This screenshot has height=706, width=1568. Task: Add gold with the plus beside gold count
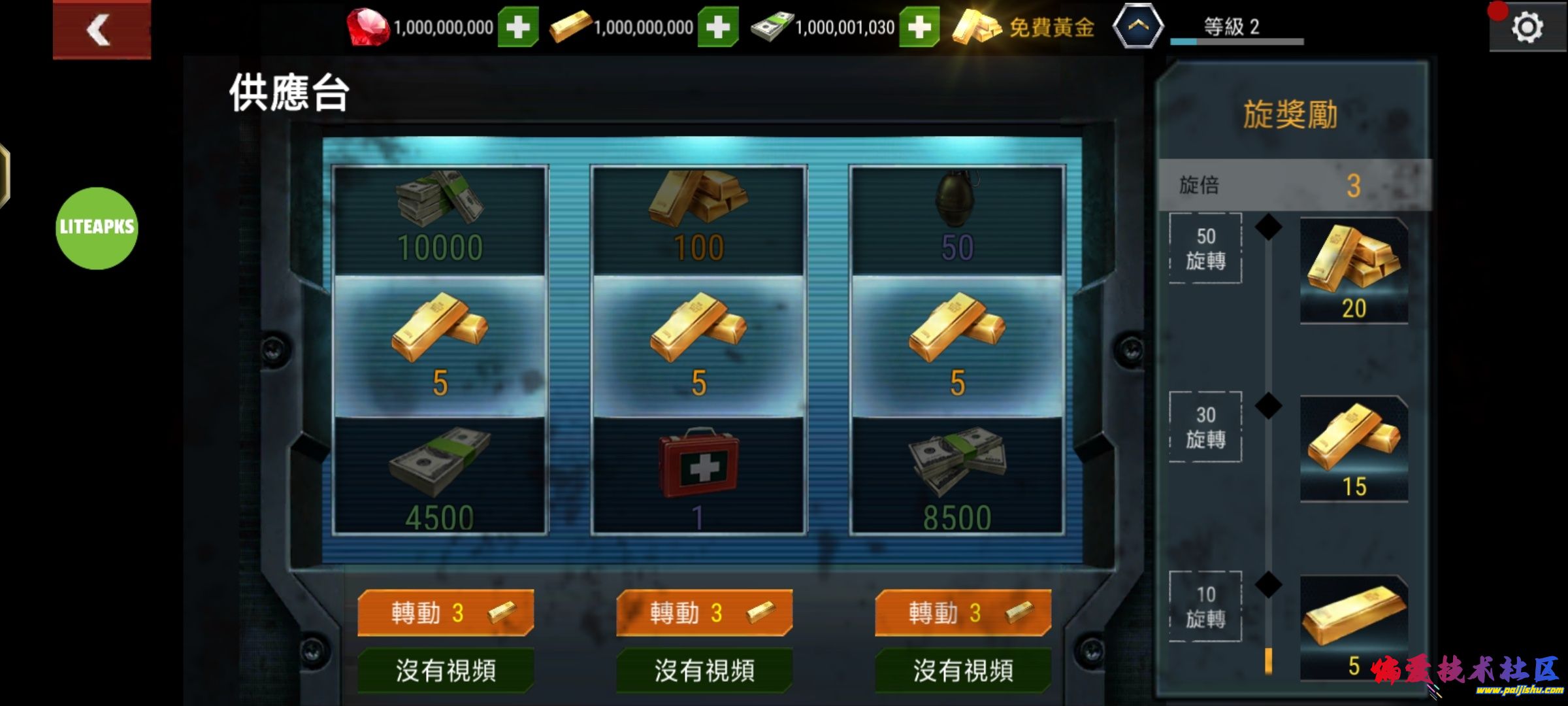tap(720, 27)
